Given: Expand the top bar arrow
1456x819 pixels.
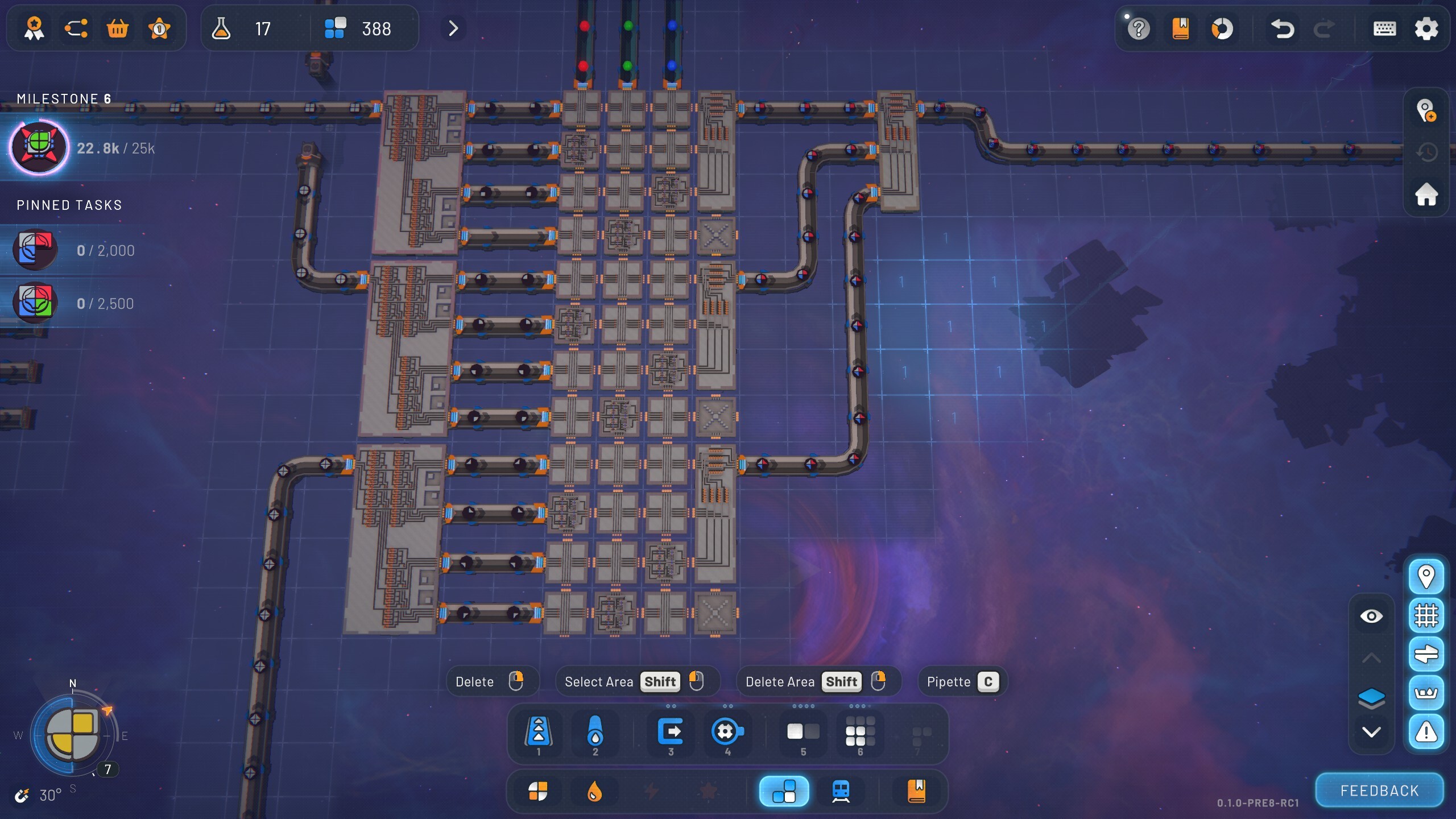Looking at the screenshot, I should pos(453,28).
